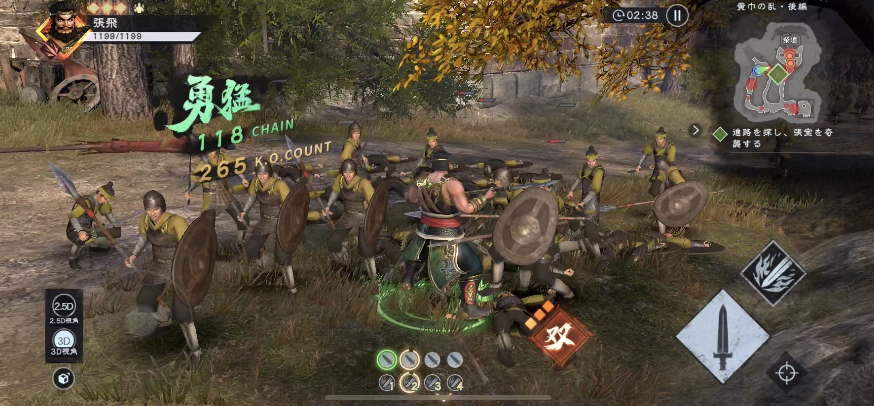Expand the objective panel with the arrow
The height and width of the screenshot is (406, 874).
click(x=696, y=130)
